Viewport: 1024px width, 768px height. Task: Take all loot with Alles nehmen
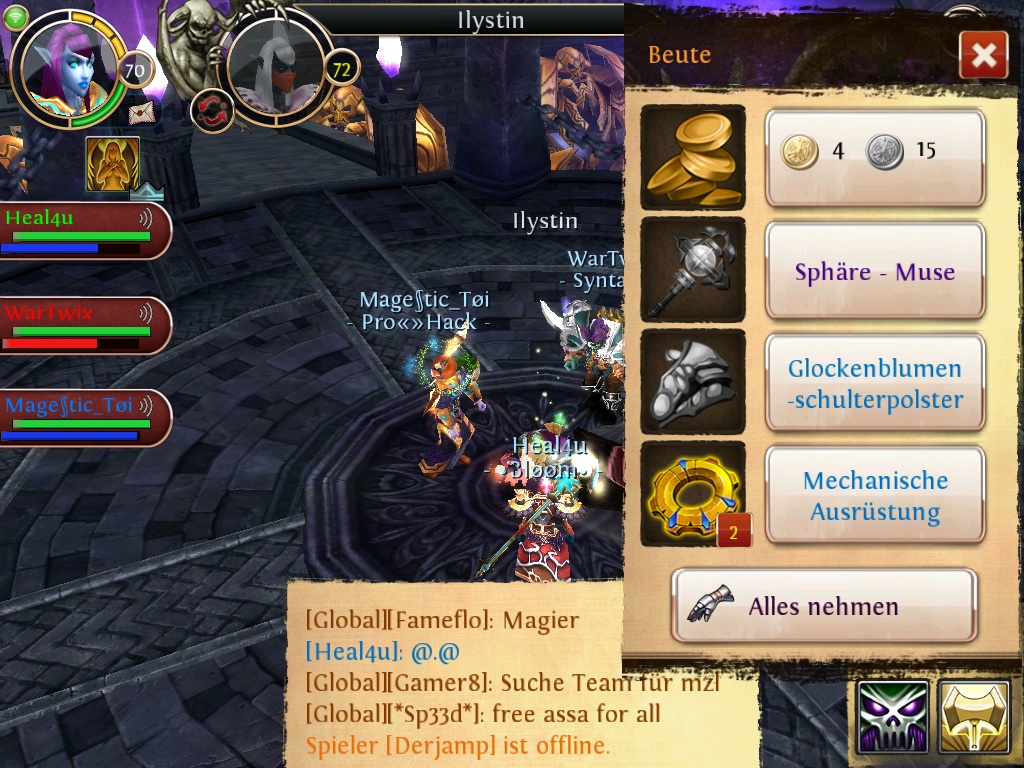pos(823,606)
